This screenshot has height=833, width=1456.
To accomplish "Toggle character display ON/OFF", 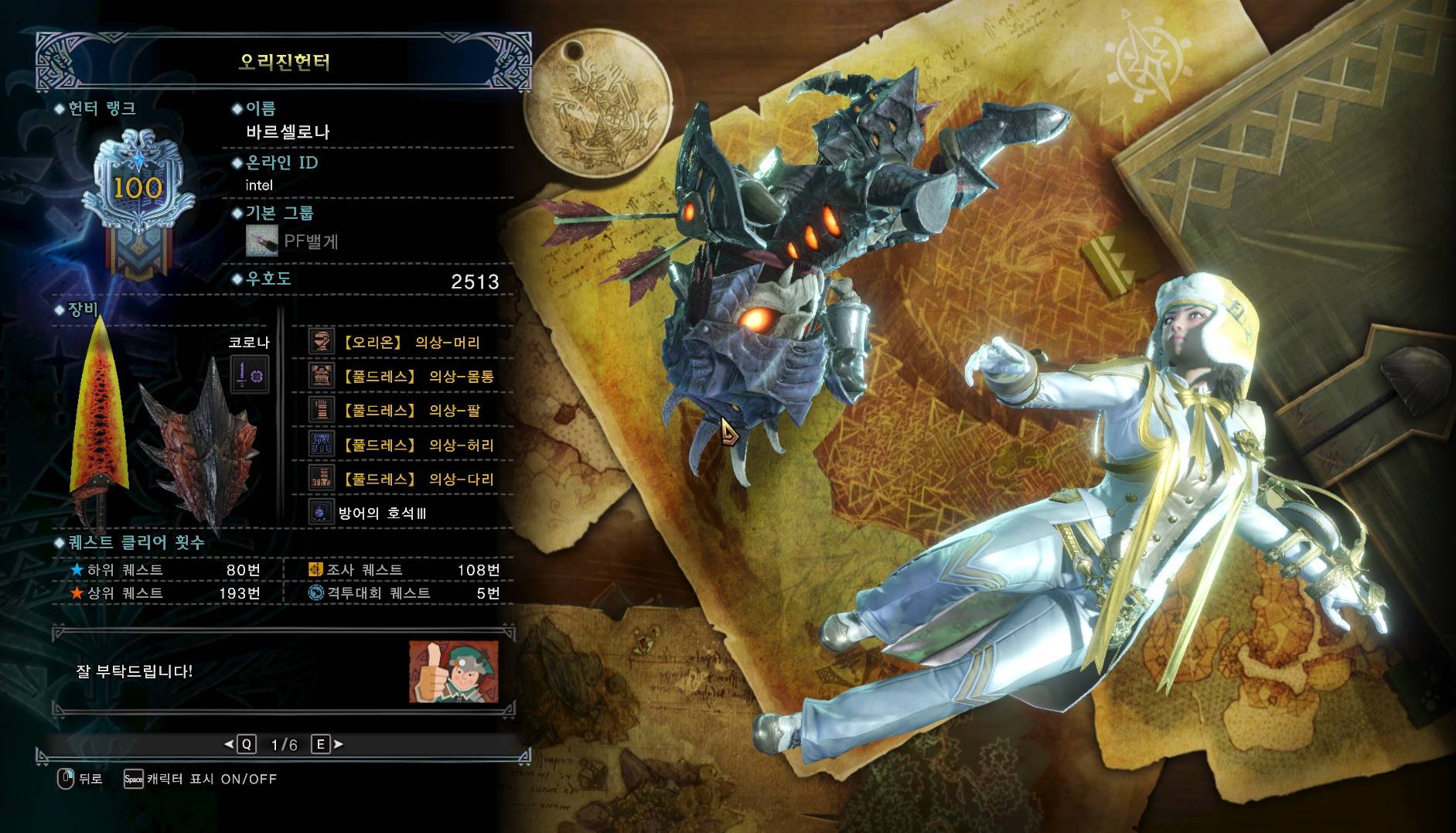I will (201, 779).
